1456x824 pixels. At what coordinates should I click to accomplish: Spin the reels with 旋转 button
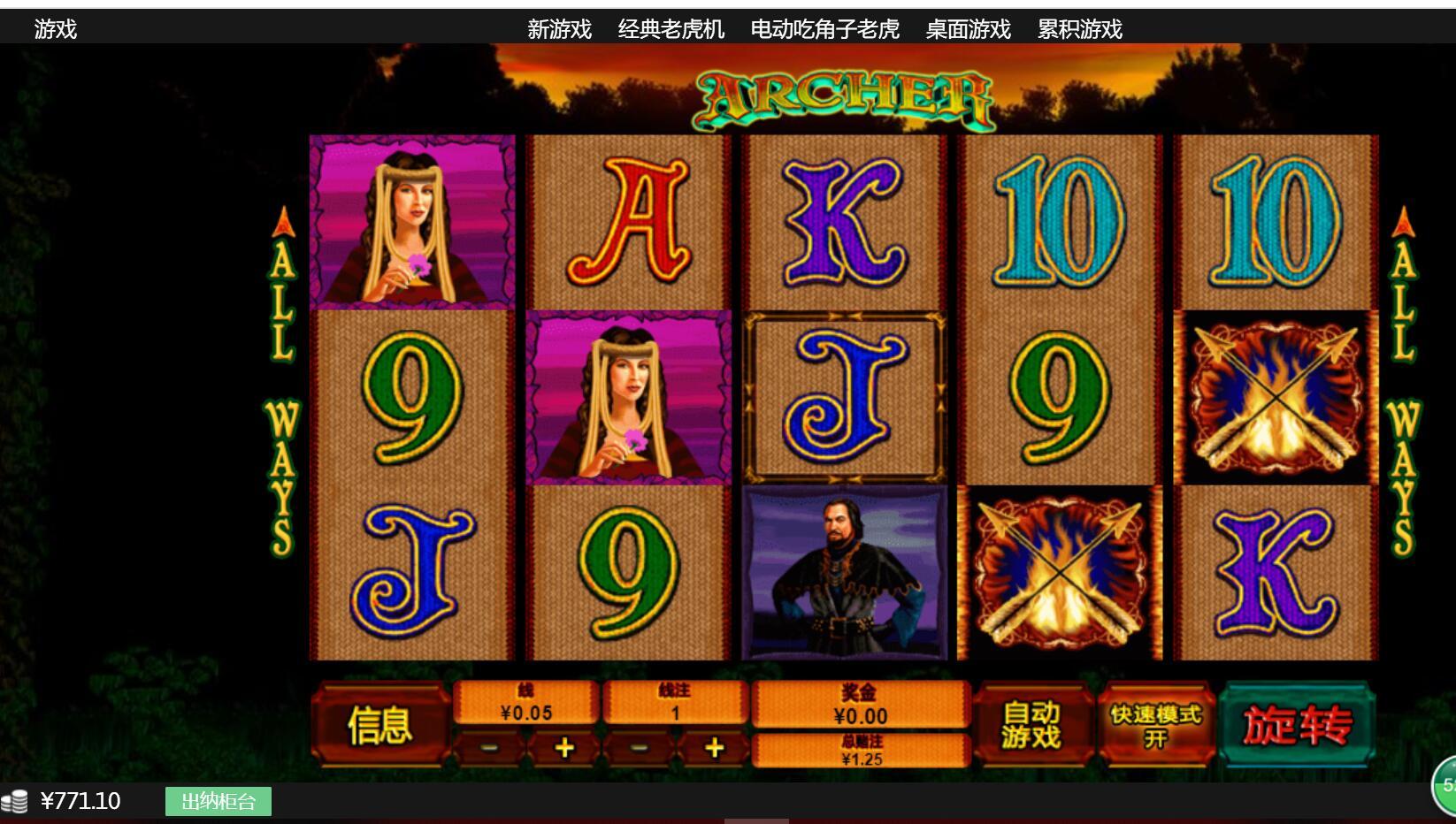click(x=1297, y=725)
